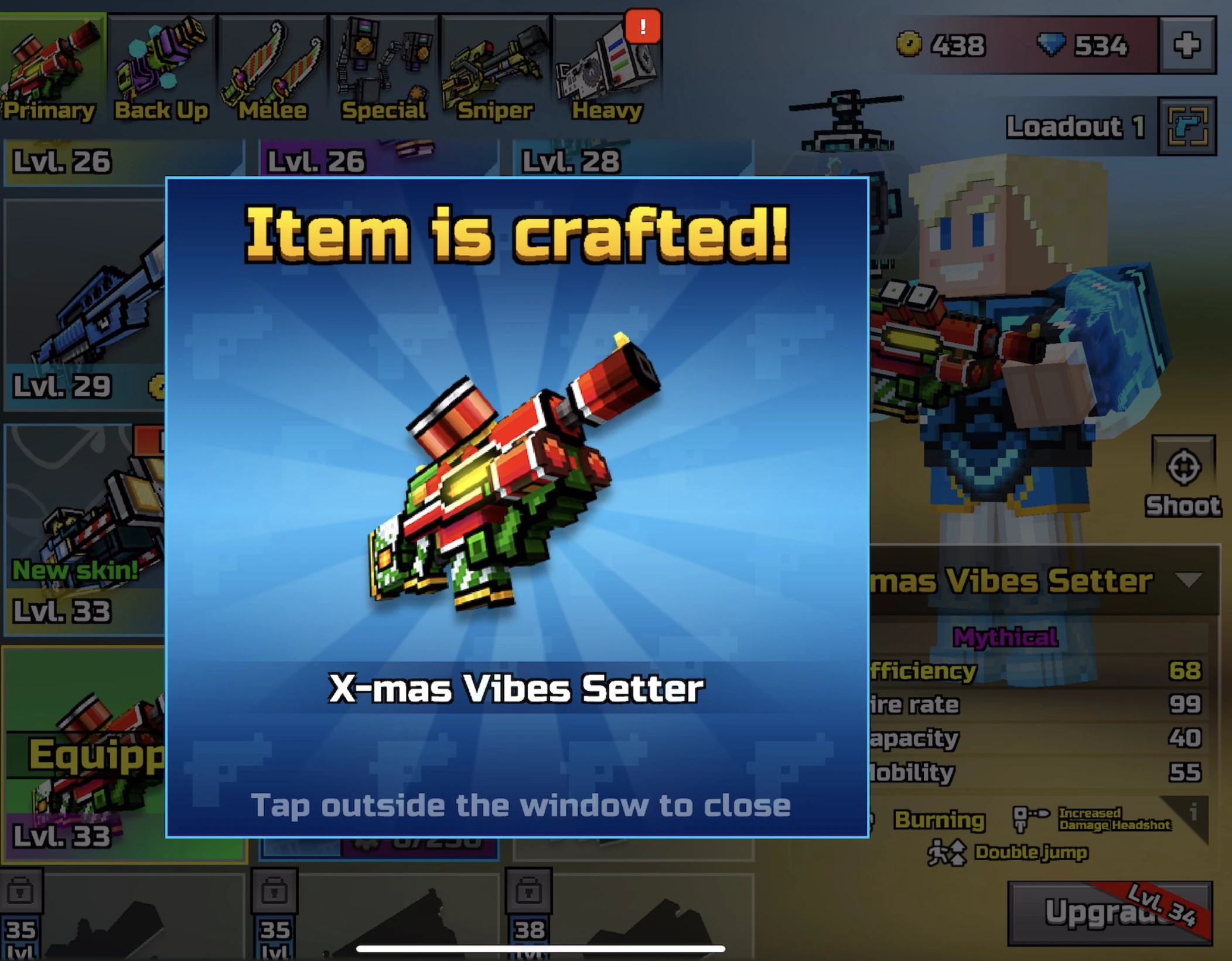The height and width of the screenshot is (961, 1232).
Task: Open the Special weapons category
Action: 384,64
